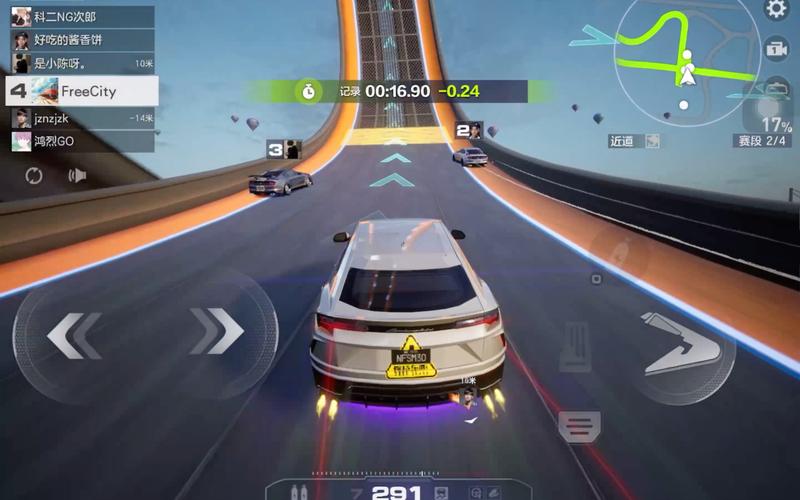Select player 科二NG次郎 in the ranking list

point(82,16)
